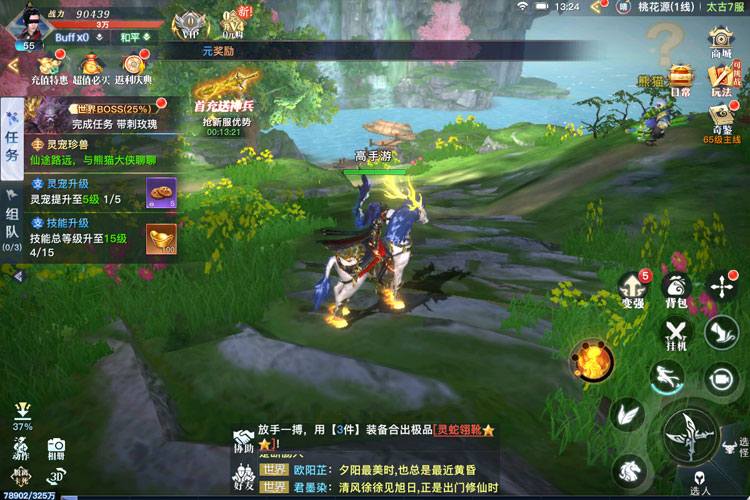Open the 变强 power-up menu
The height and width of the screenshot is (500, 750).
[x=632, y=288]
